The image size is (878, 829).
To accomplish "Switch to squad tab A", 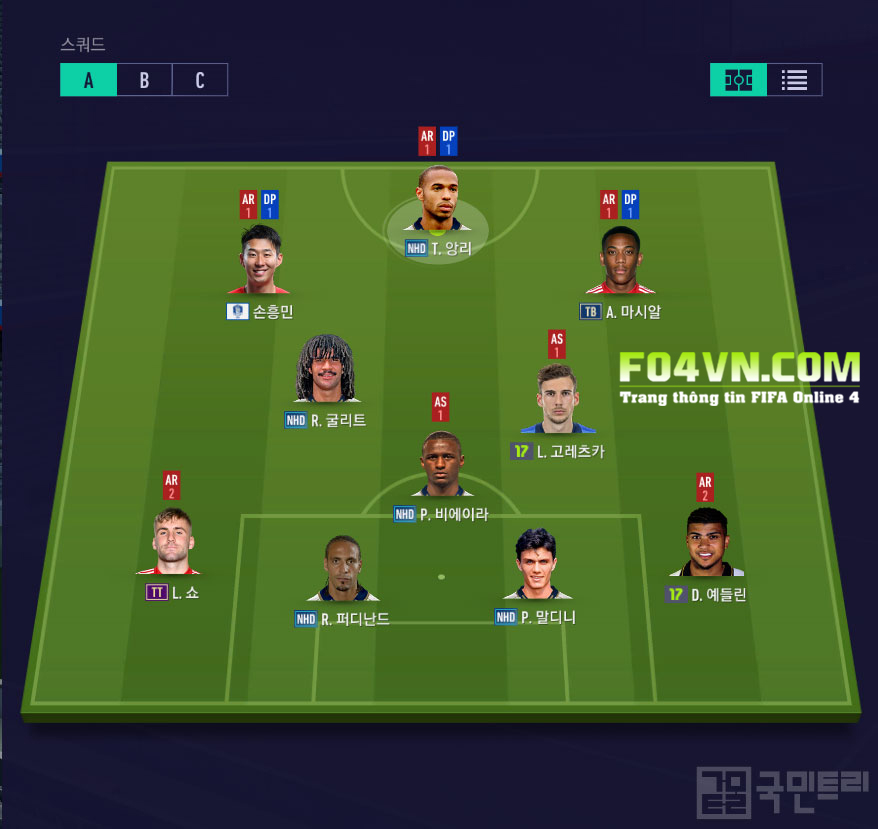I will coord(88,80).
